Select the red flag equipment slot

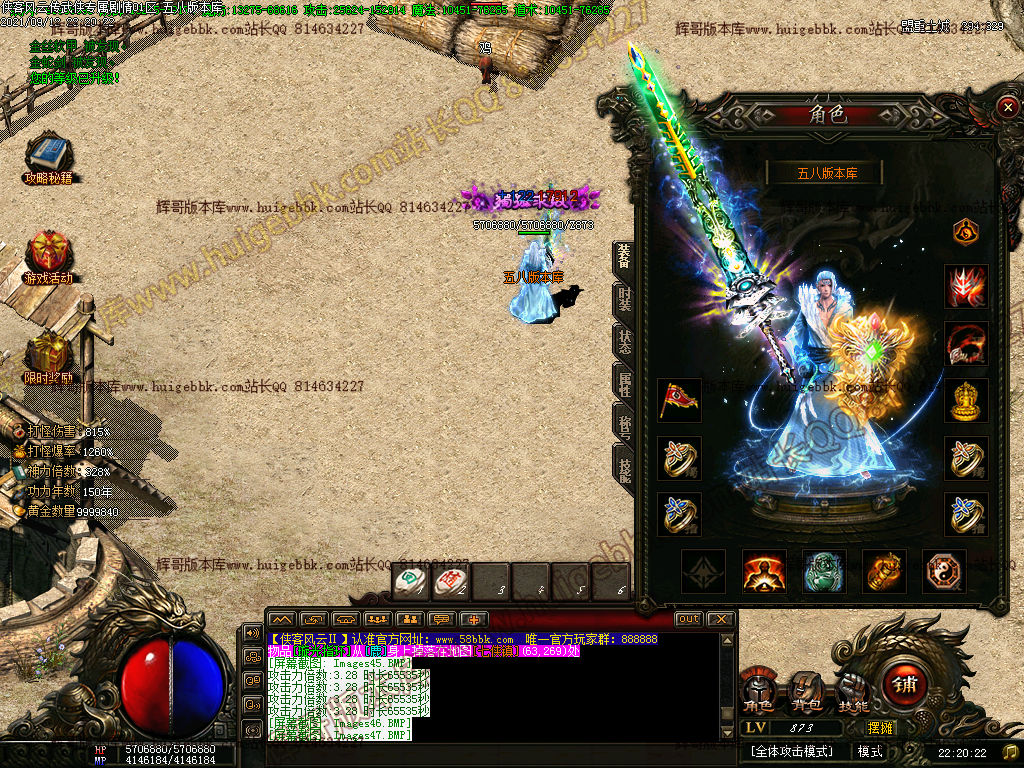coord(679,399)
